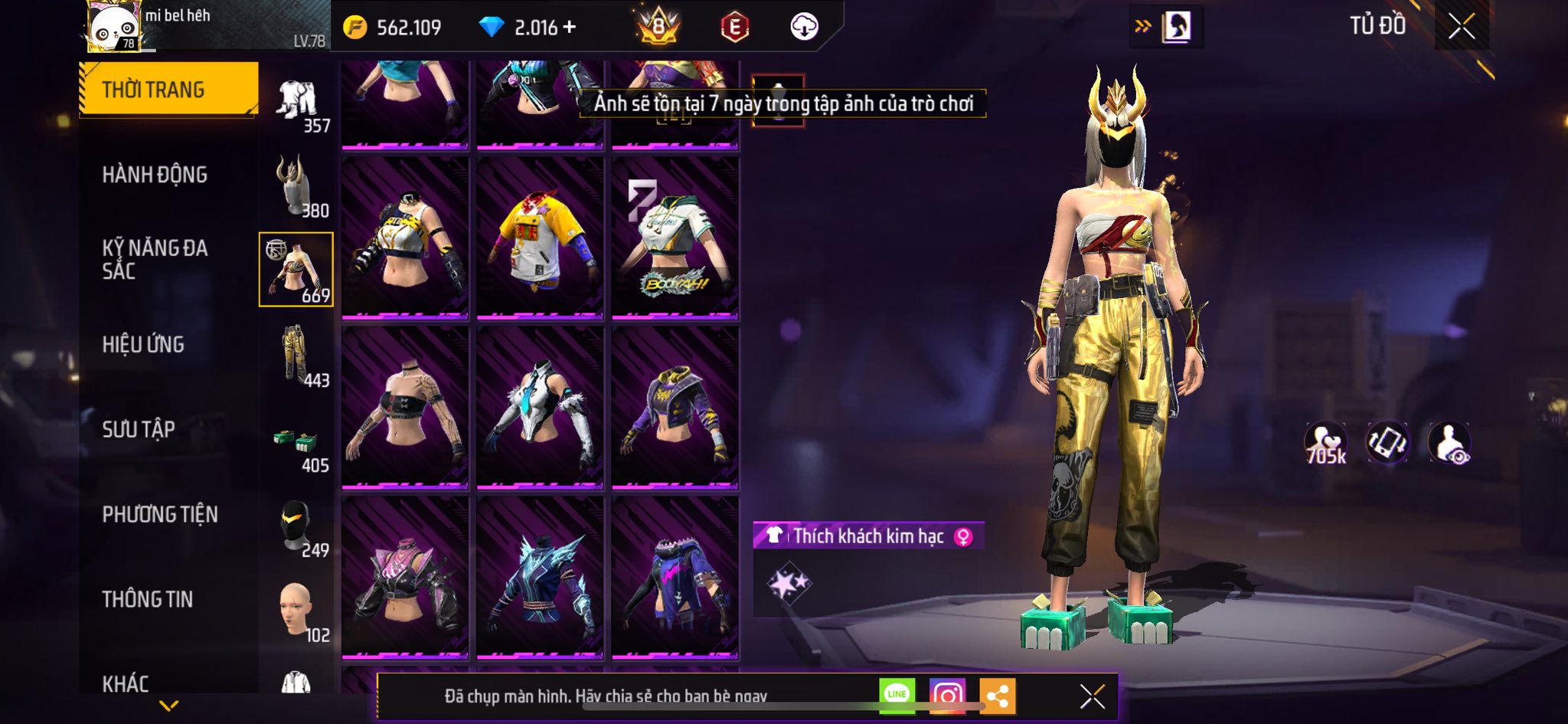The height and width of the screenshot is (724, 1568).
Task: Open PHƯƠNG TIỆN menu entry
Action: 160,515
